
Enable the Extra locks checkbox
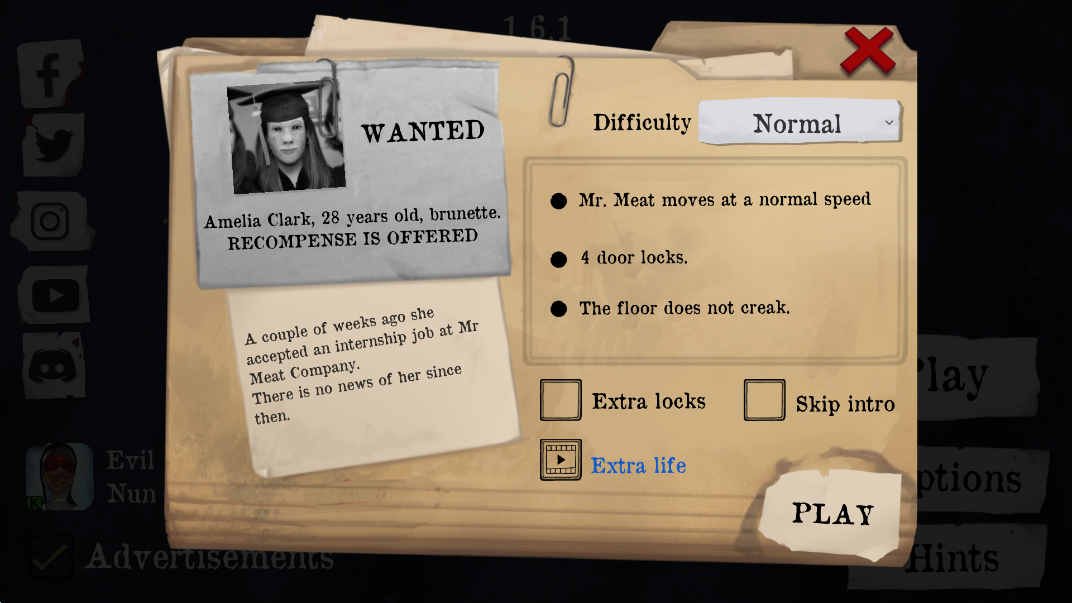point(561,400)
